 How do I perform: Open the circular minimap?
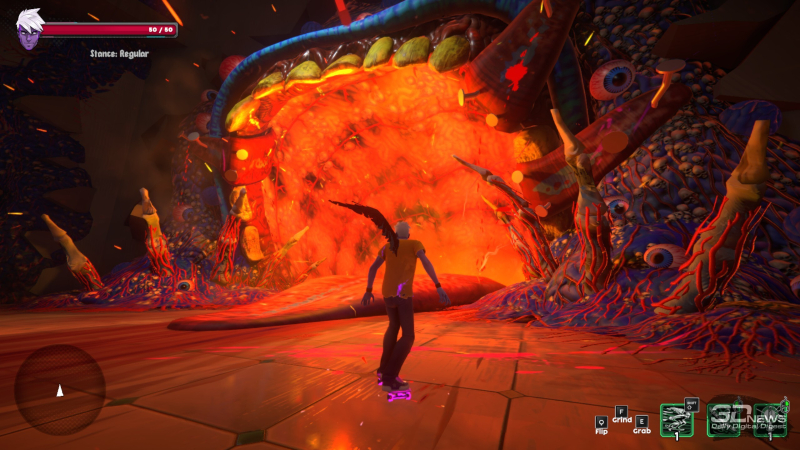point(59,390)
